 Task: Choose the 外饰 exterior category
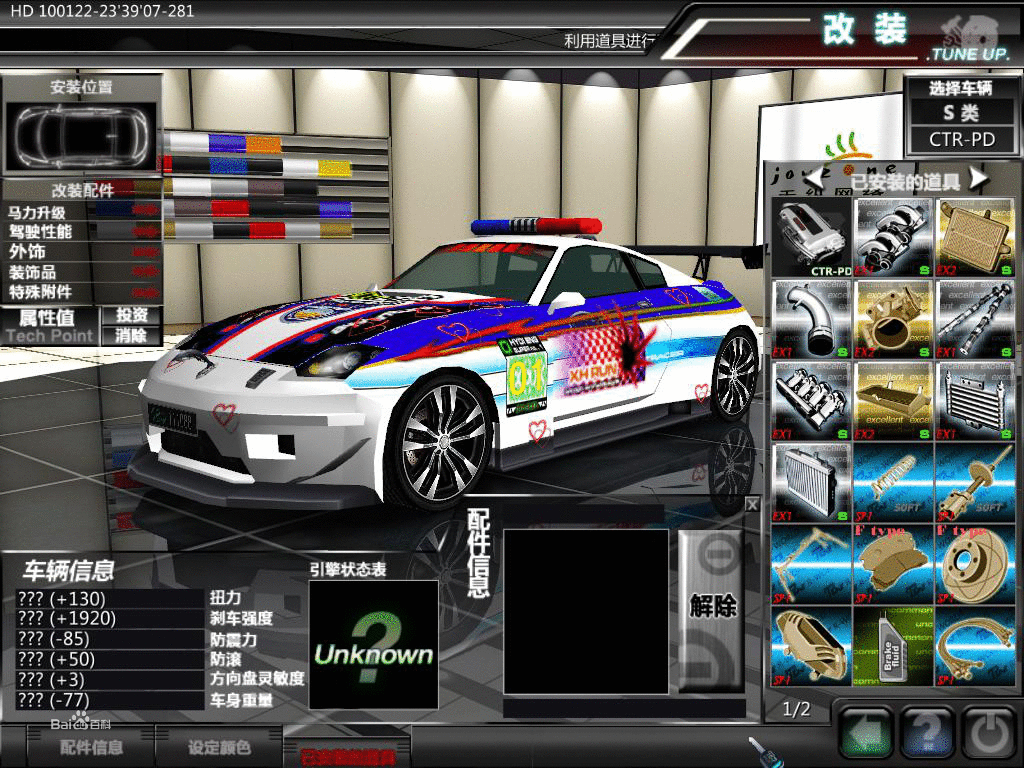28,252
